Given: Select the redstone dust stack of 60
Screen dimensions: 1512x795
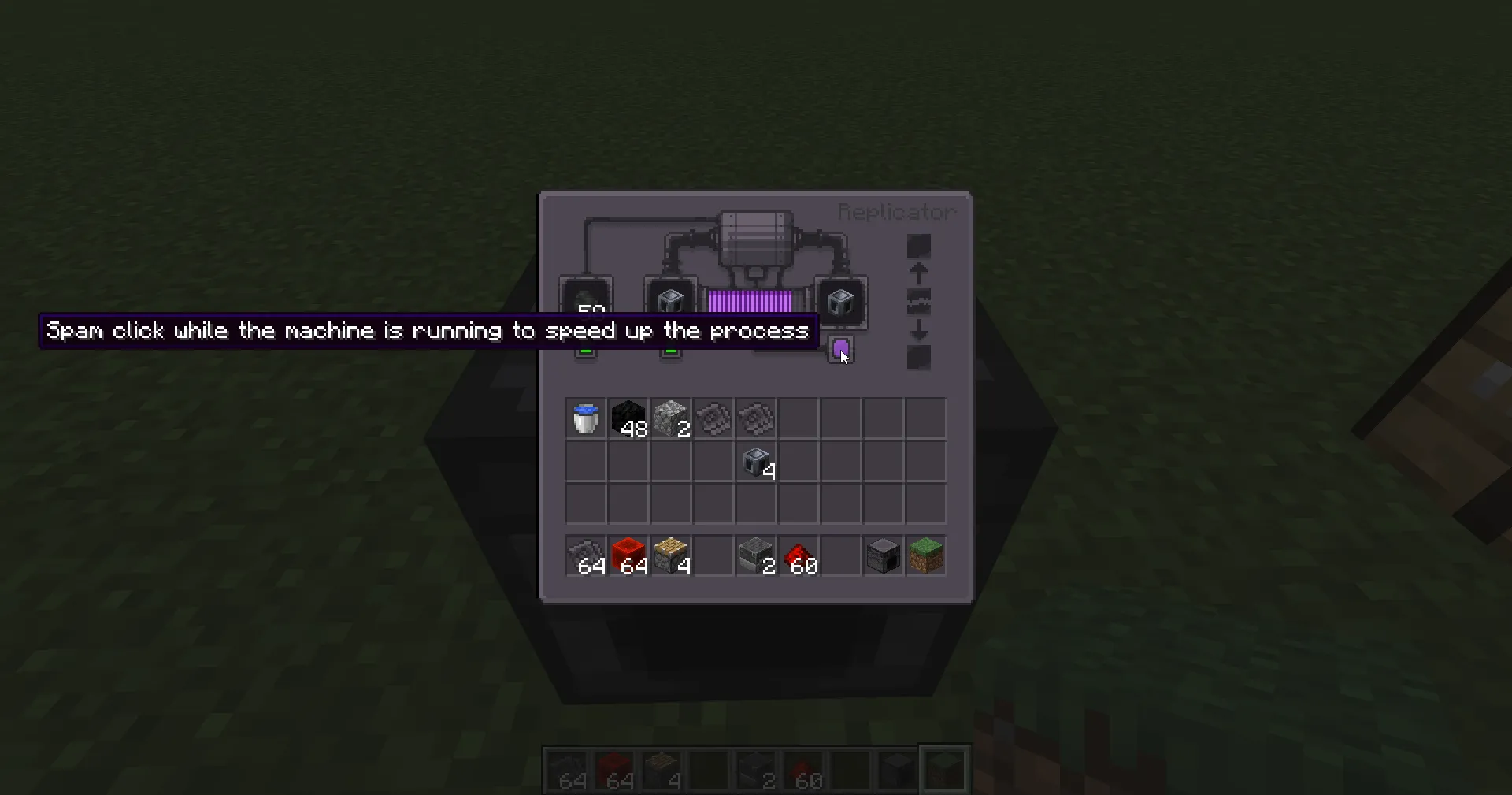Looking at the screenshot, I should [x=798, y=555].
